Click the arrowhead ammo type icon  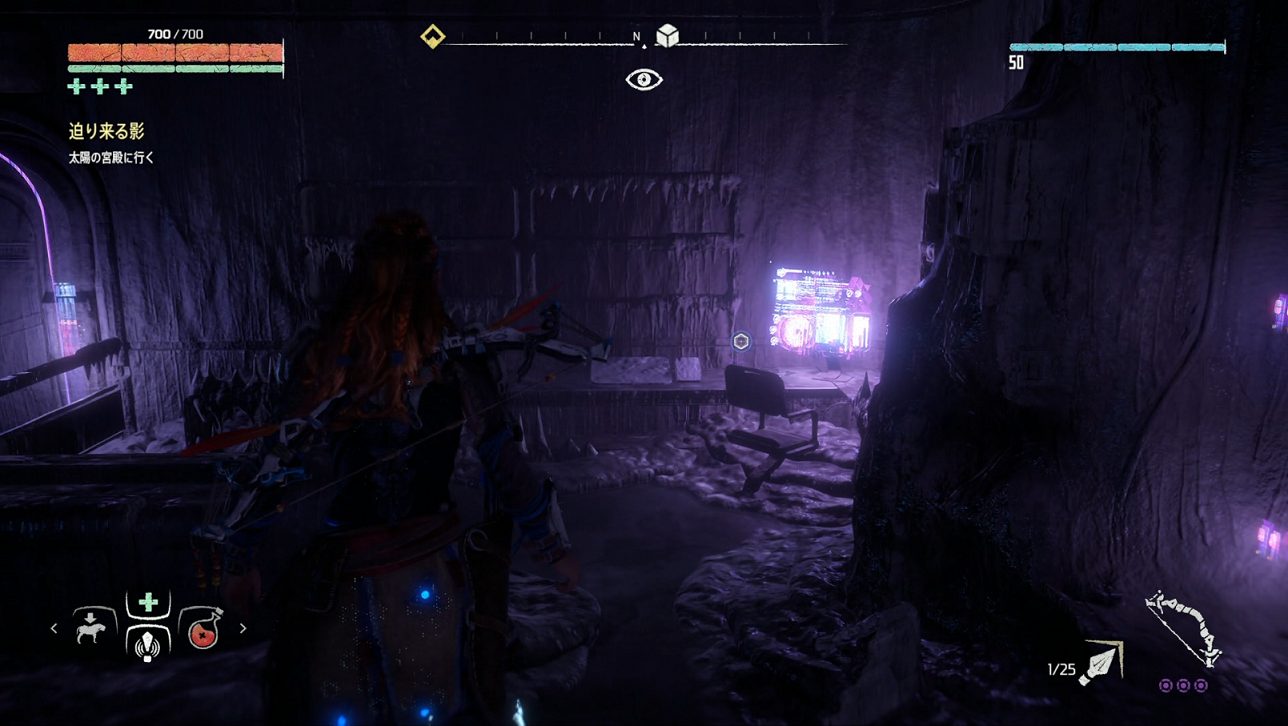[x=1102, y=662]
